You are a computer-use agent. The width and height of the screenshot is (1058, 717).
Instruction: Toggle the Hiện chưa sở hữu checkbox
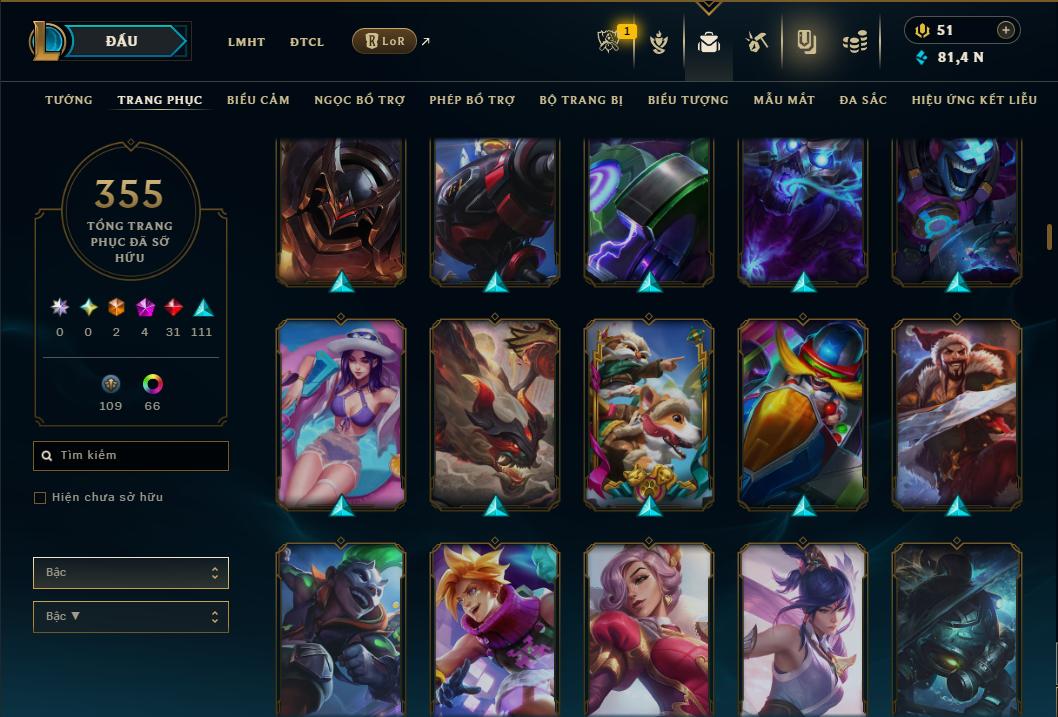pyautogui.click(x=40, y=498)
